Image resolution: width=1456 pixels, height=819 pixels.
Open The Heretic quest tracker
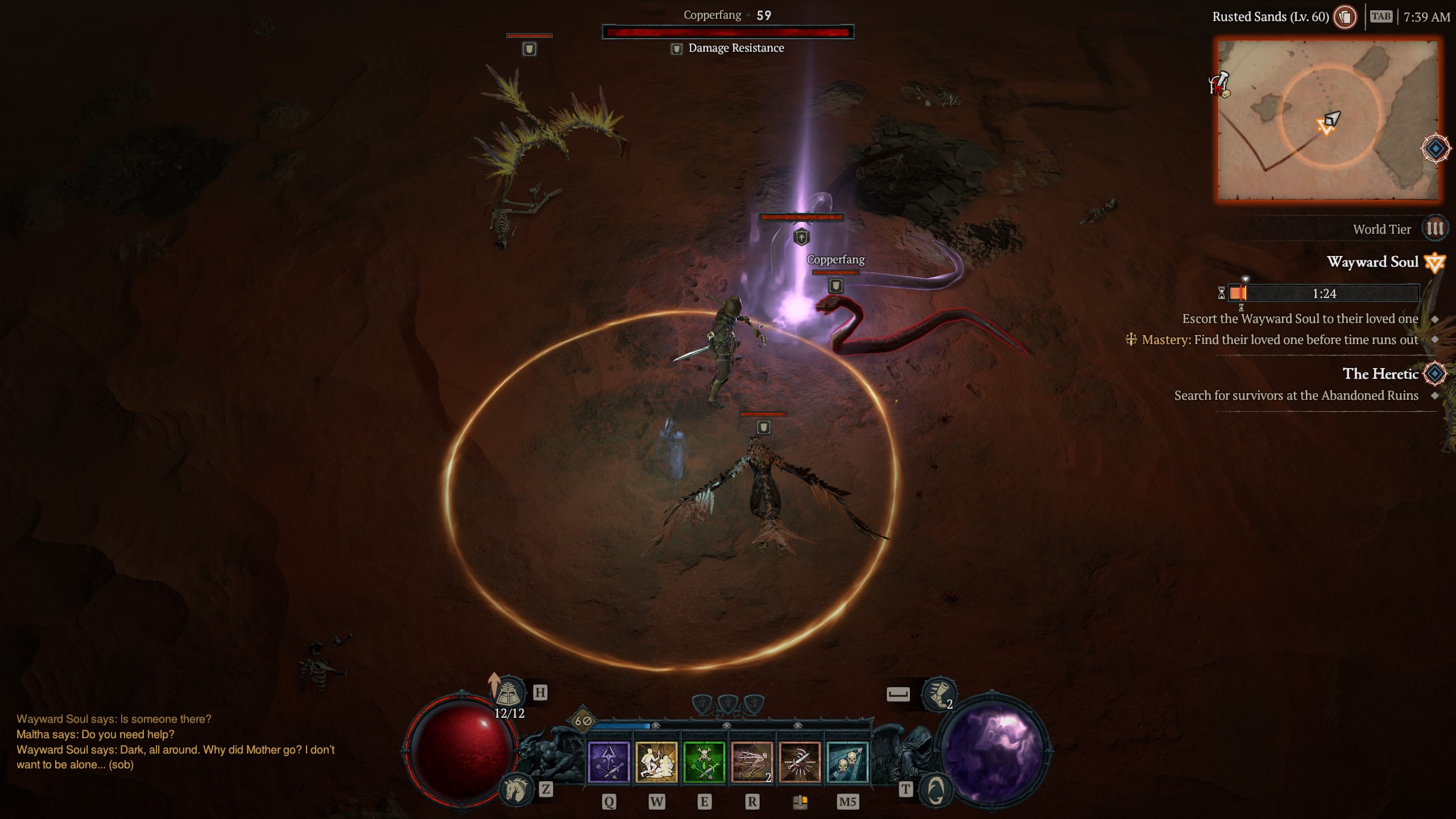[1380, 374]
